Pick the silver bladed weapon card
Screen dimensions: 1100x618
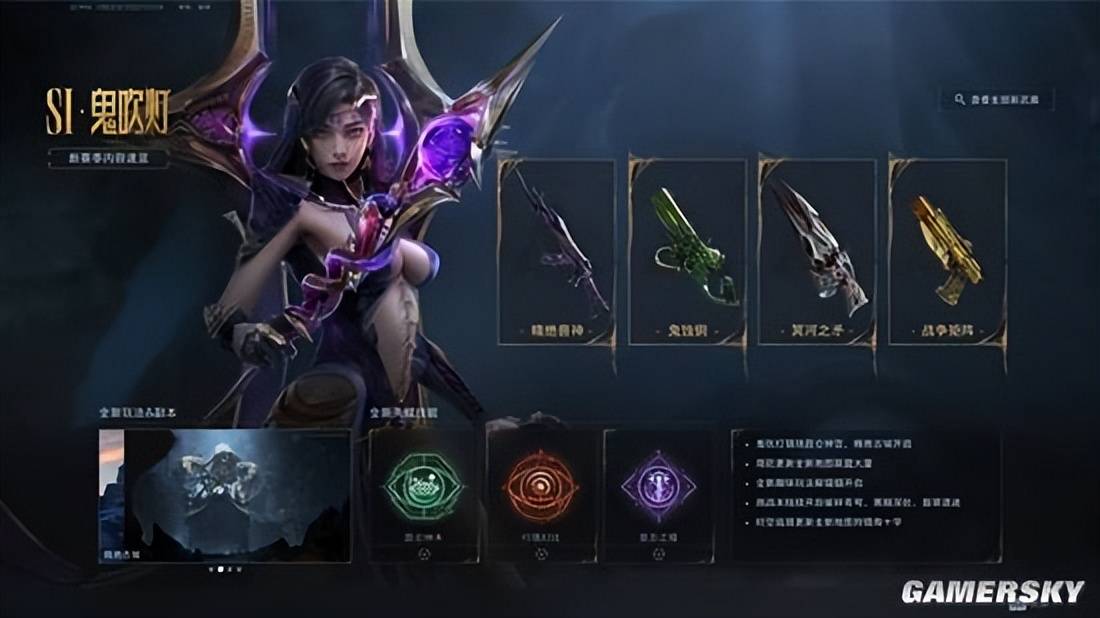coord(817,252)
